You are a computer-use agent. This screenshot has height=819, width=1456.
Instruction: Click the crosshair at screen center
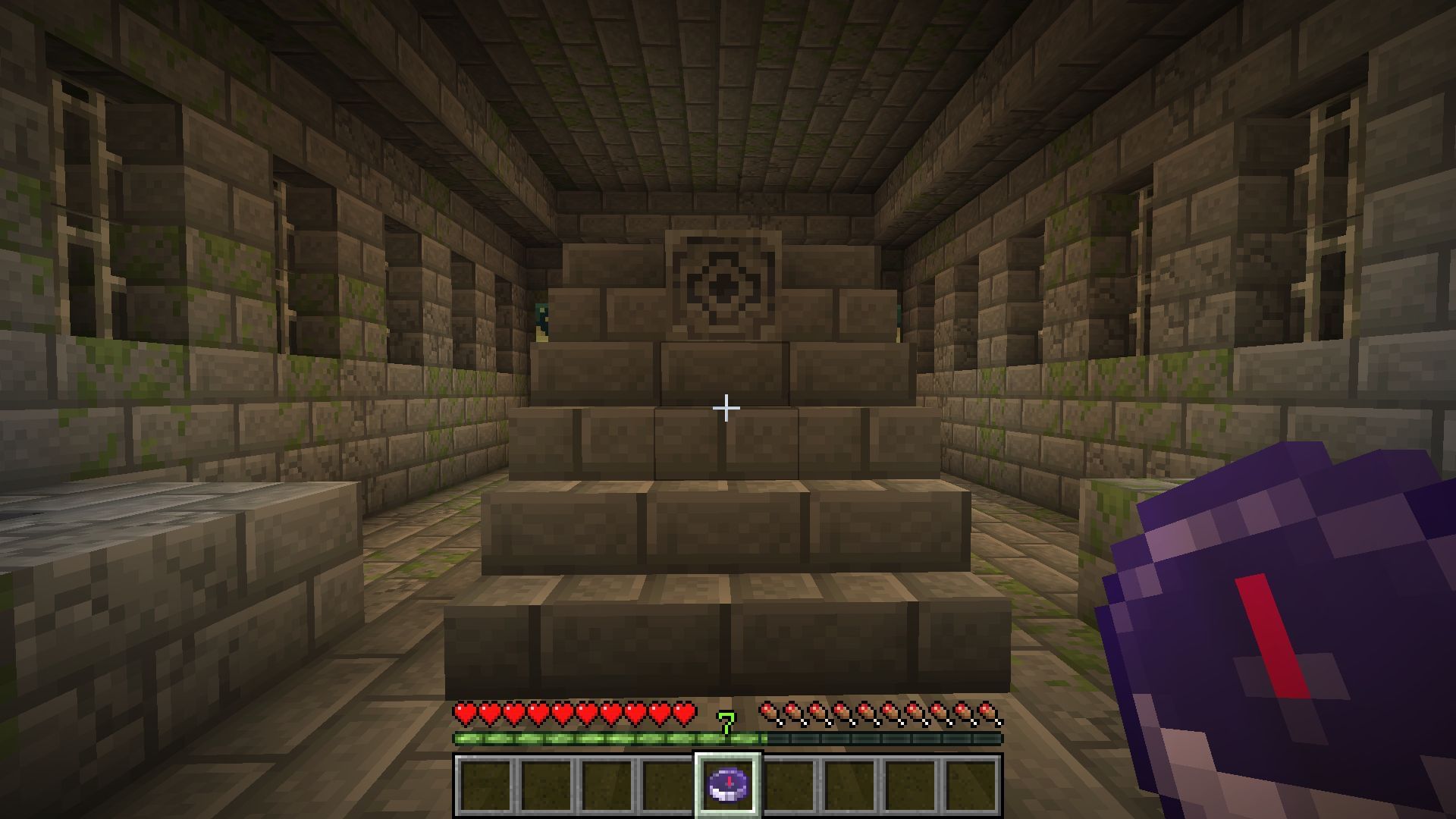coord(728,408)
